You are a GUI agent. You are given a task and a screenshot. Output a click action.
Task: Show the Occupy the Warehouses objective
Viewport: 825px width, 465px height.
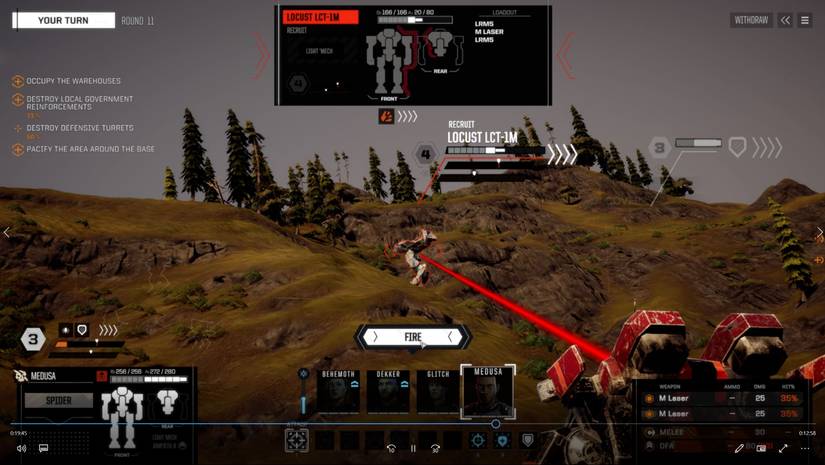coord(73,81)
